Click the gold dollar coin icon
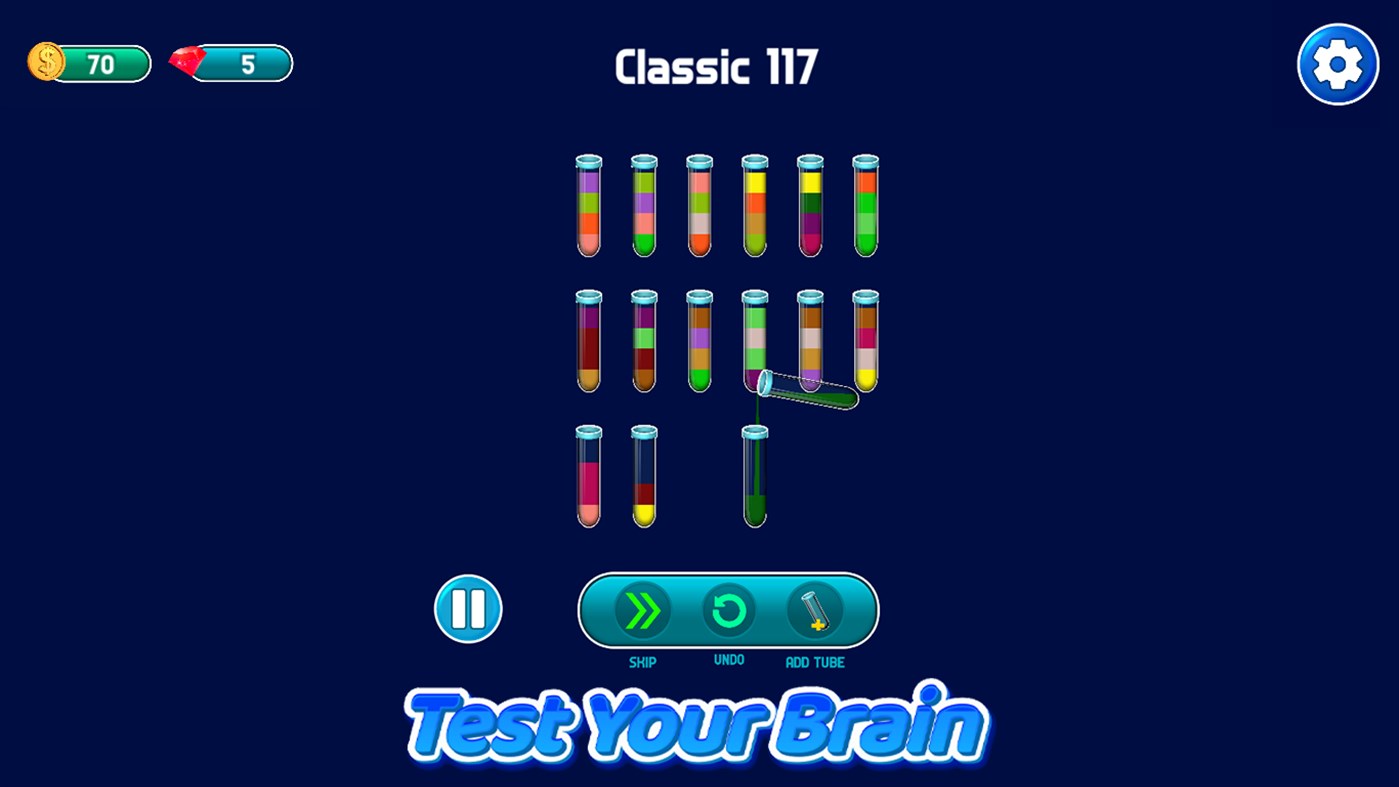1399x787 pixels. coord(44,62)
